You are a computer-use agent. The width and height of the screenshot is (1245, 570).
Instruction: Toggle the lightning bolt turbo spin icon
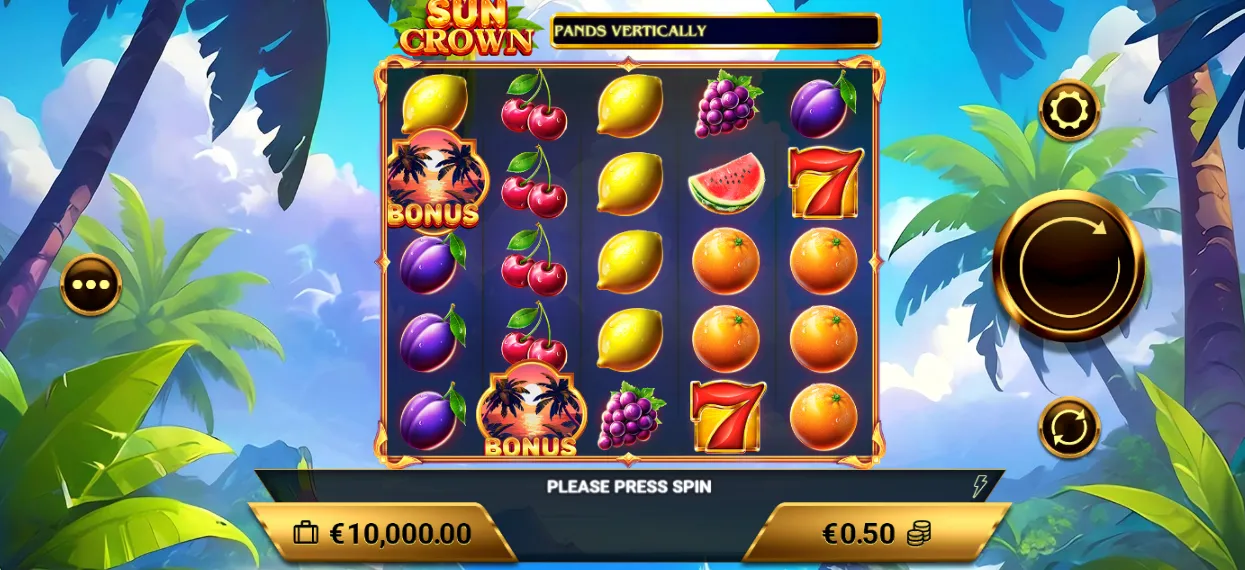point(979,487)
